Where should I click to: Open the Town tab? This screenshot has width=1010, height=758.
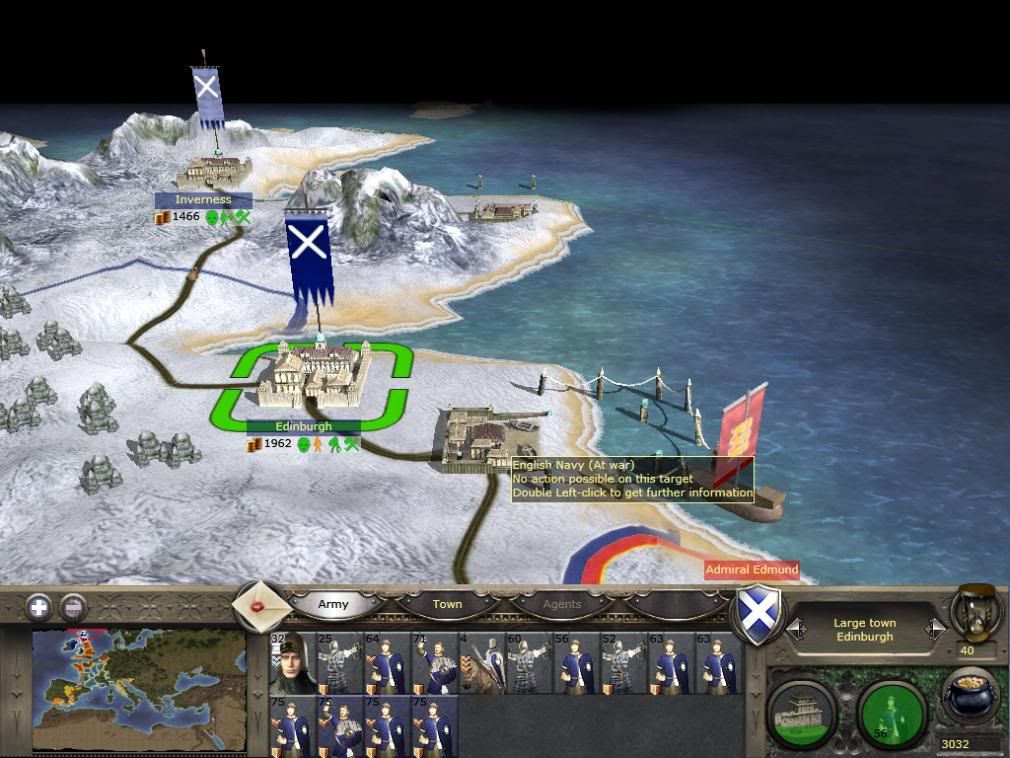(x=447, y=604)
